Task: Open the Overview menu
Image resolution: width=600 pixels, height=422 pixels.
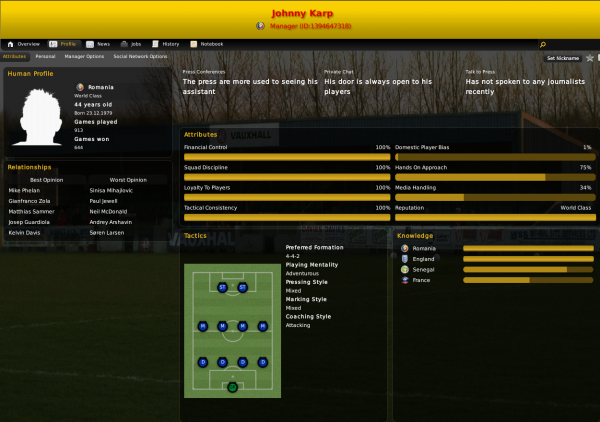Action: point(24,44)
